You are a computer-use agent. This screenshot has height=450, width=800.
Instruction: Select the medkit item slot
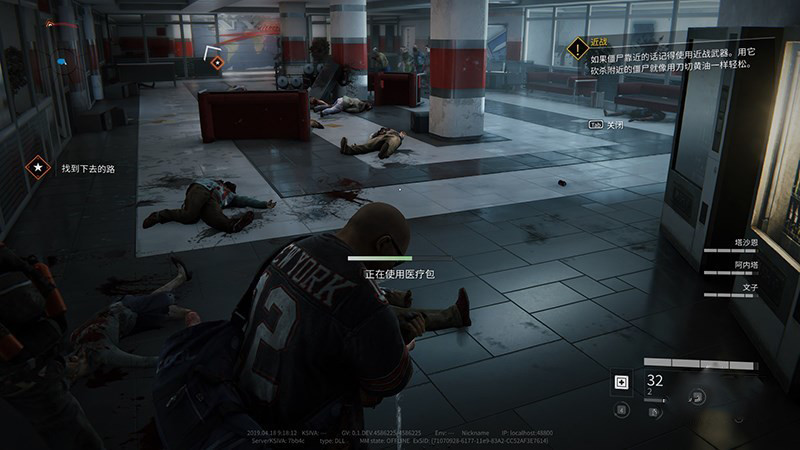(620, 382)
